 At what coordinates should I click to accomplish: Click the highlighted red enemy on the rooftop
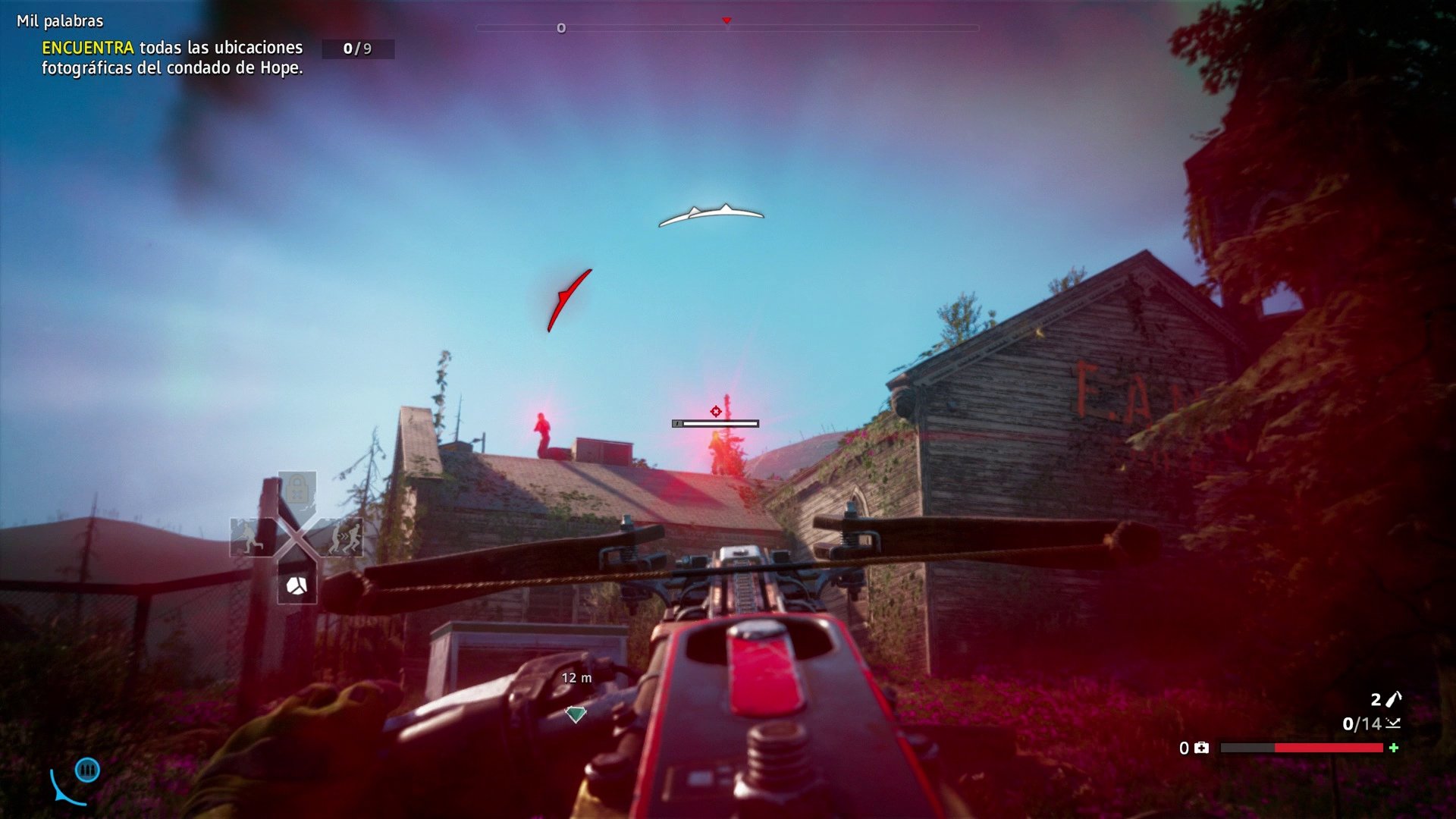pyautogui.click(x=541, y=431)
